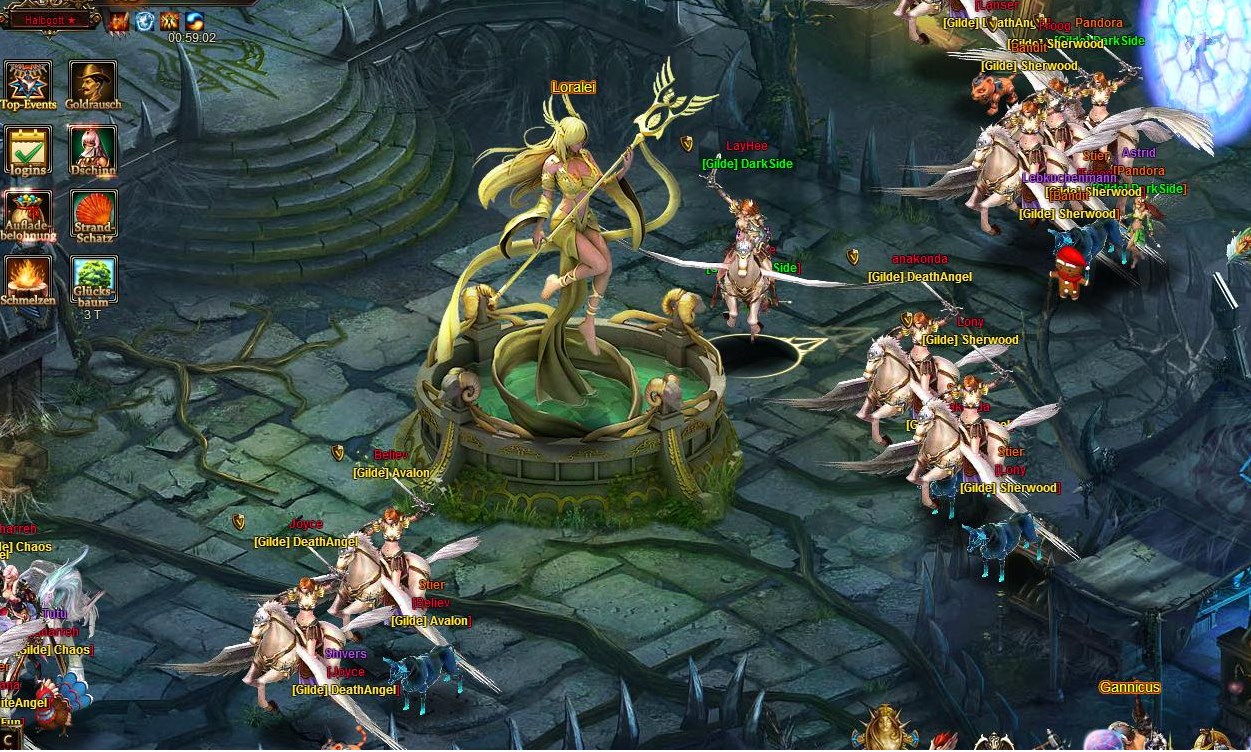This screenshot has width=1251, height=752.
Task: Open the Glücksbaum tree event
Action: click(93, 280)
